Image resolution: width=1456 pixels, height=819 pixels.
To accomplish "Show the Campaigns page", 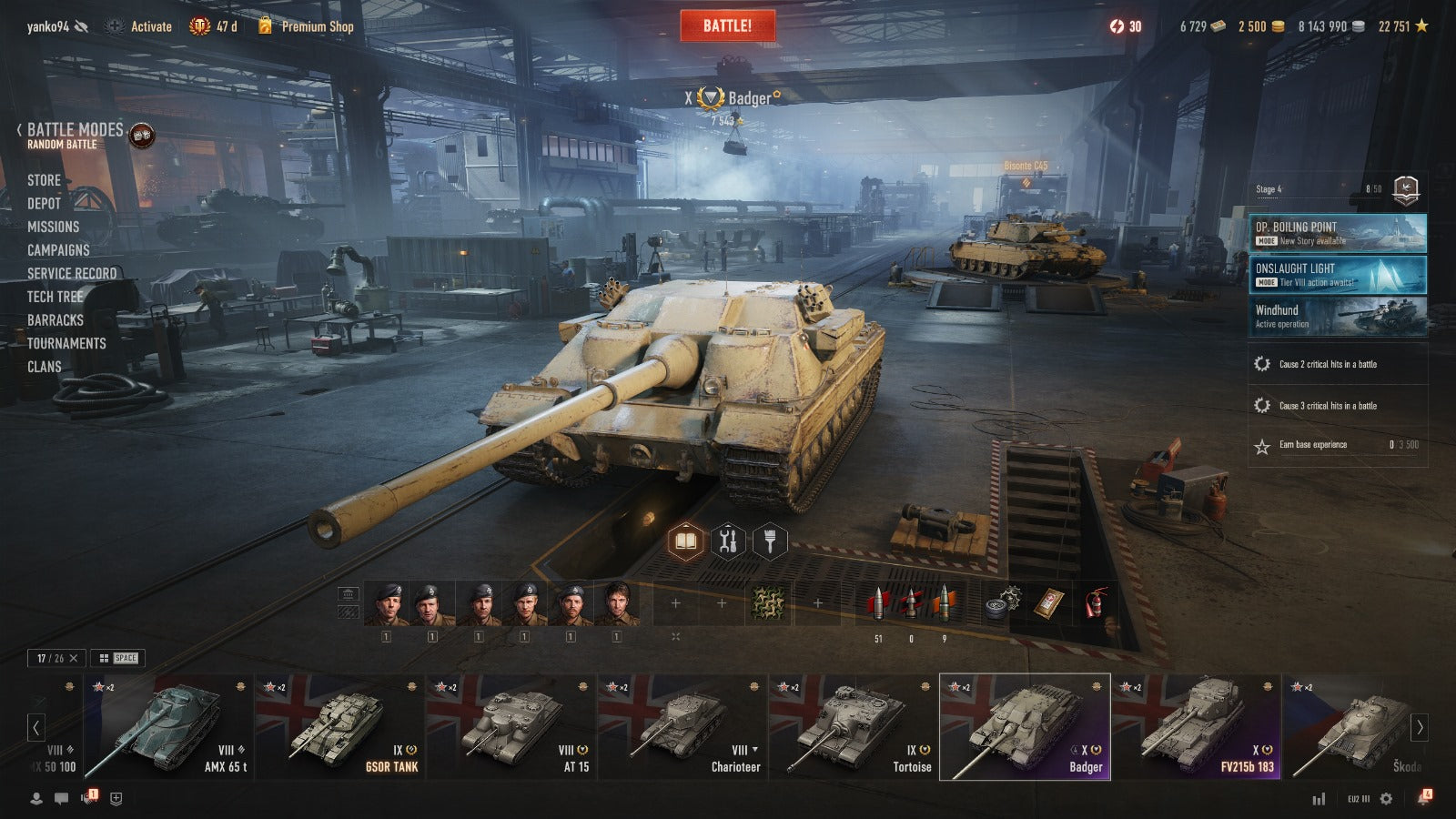I will pos(58,250).
